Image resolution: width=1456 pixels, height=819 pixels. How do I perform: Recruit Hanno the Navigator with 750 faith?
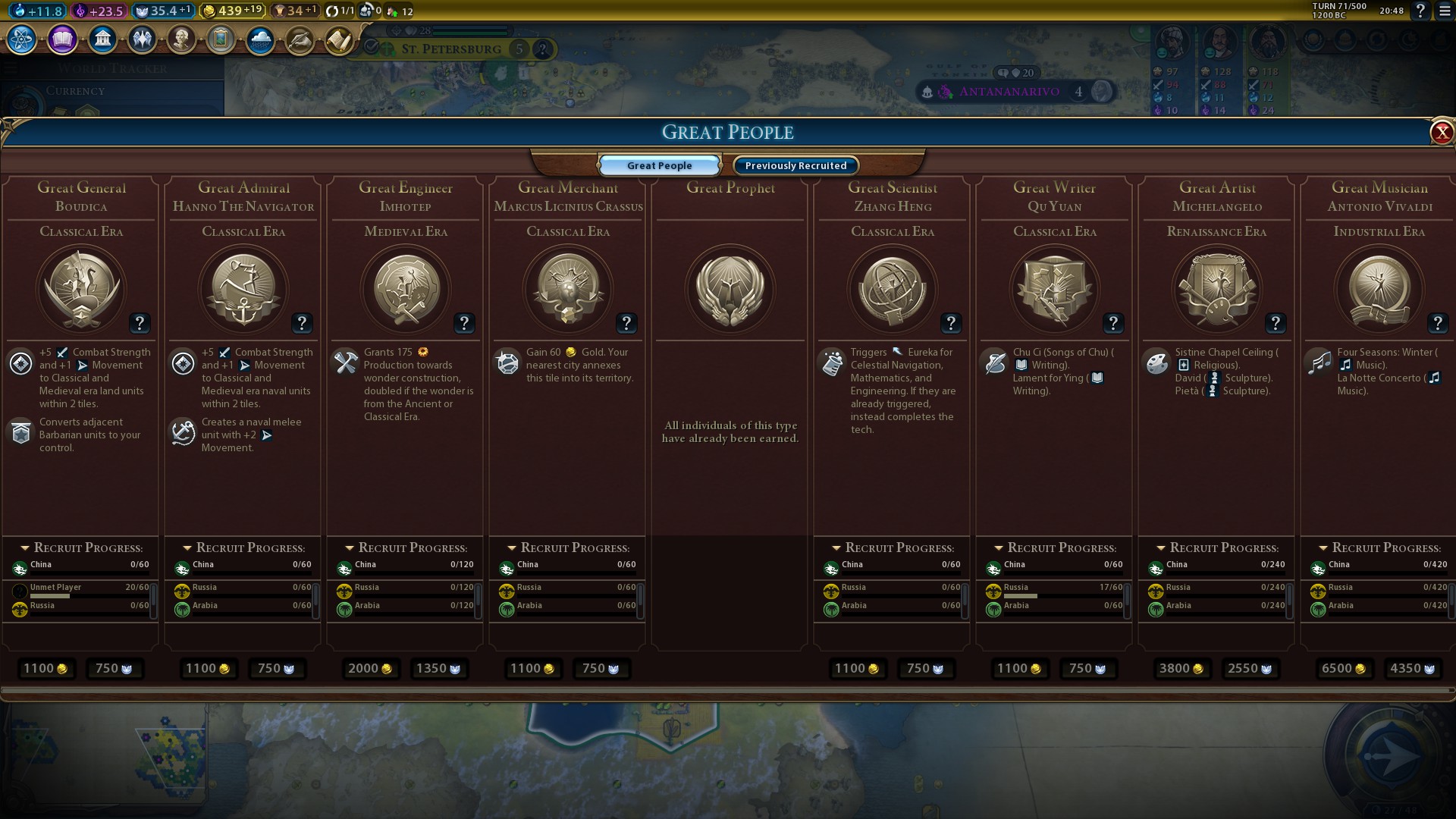point(276,668)
